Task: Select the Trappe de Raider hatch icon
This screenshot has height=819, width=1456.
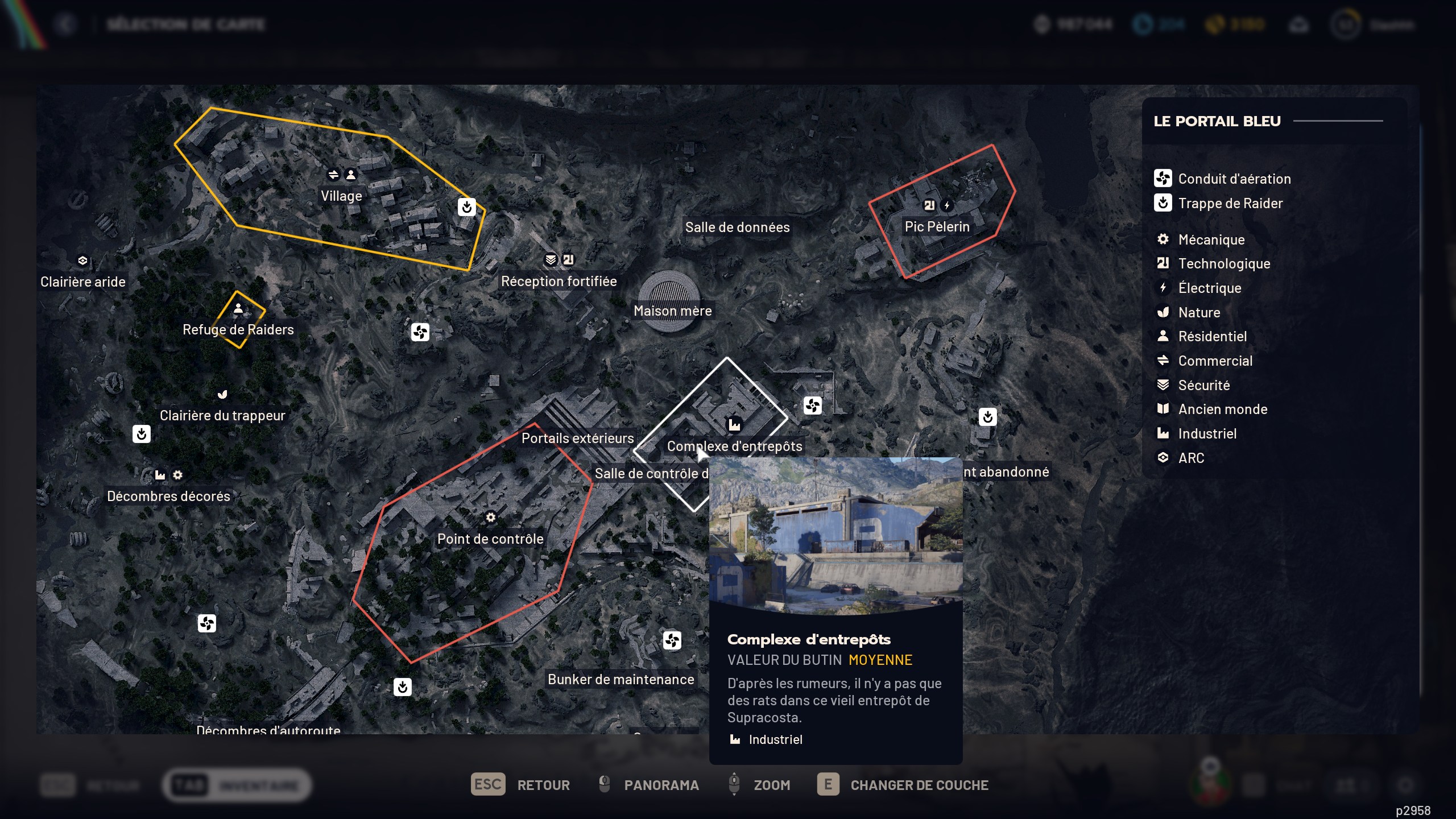Action: [x=1164, y=203]
